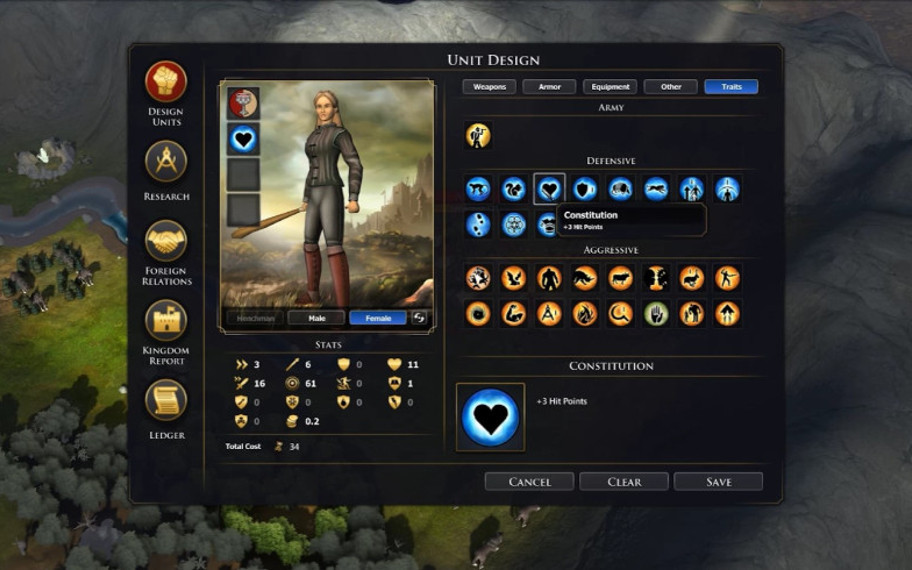Select the Henchman unit type

[254, 318]
